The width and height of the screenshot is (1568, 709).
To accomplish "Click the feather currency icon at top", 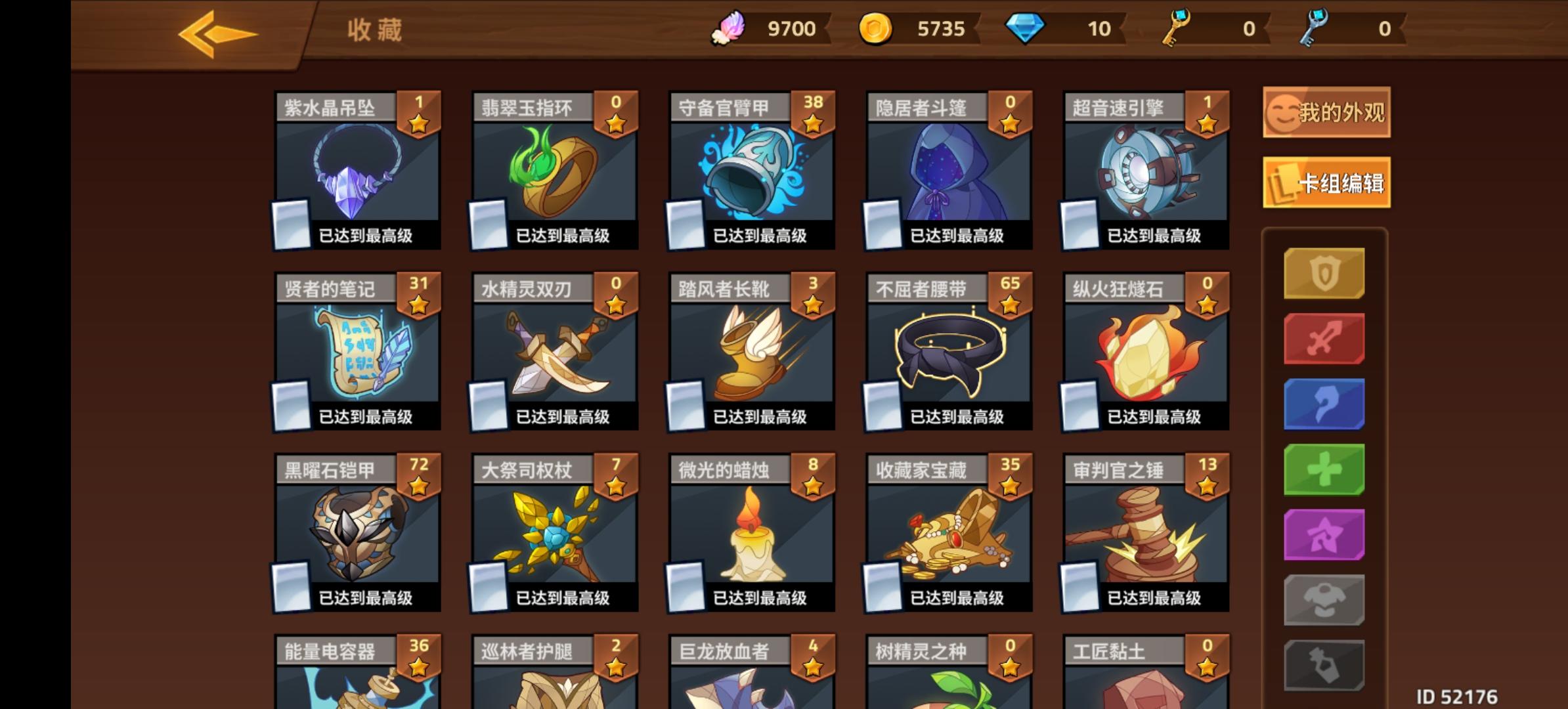I will click(x=731, y=28).
